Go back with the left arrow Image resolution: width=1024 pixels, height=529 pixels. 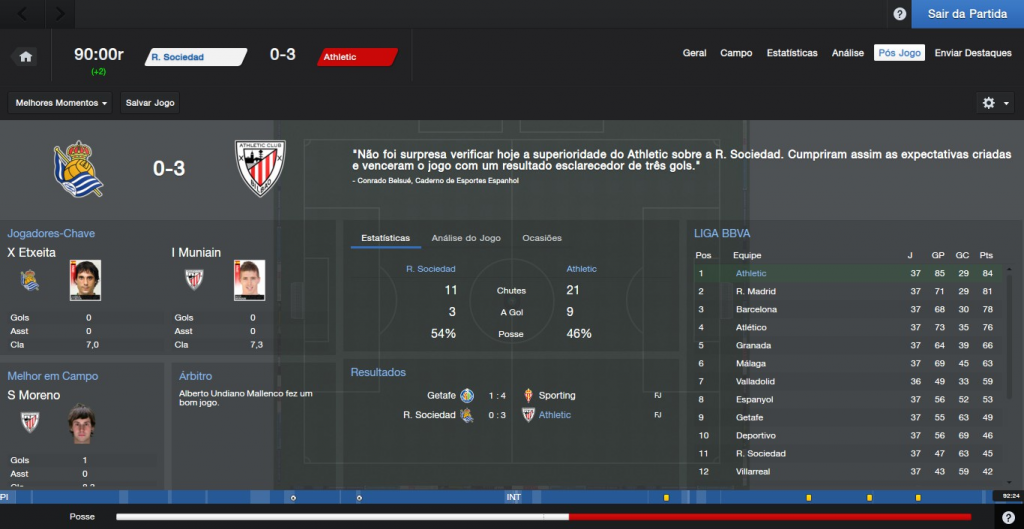coord(24,14)
